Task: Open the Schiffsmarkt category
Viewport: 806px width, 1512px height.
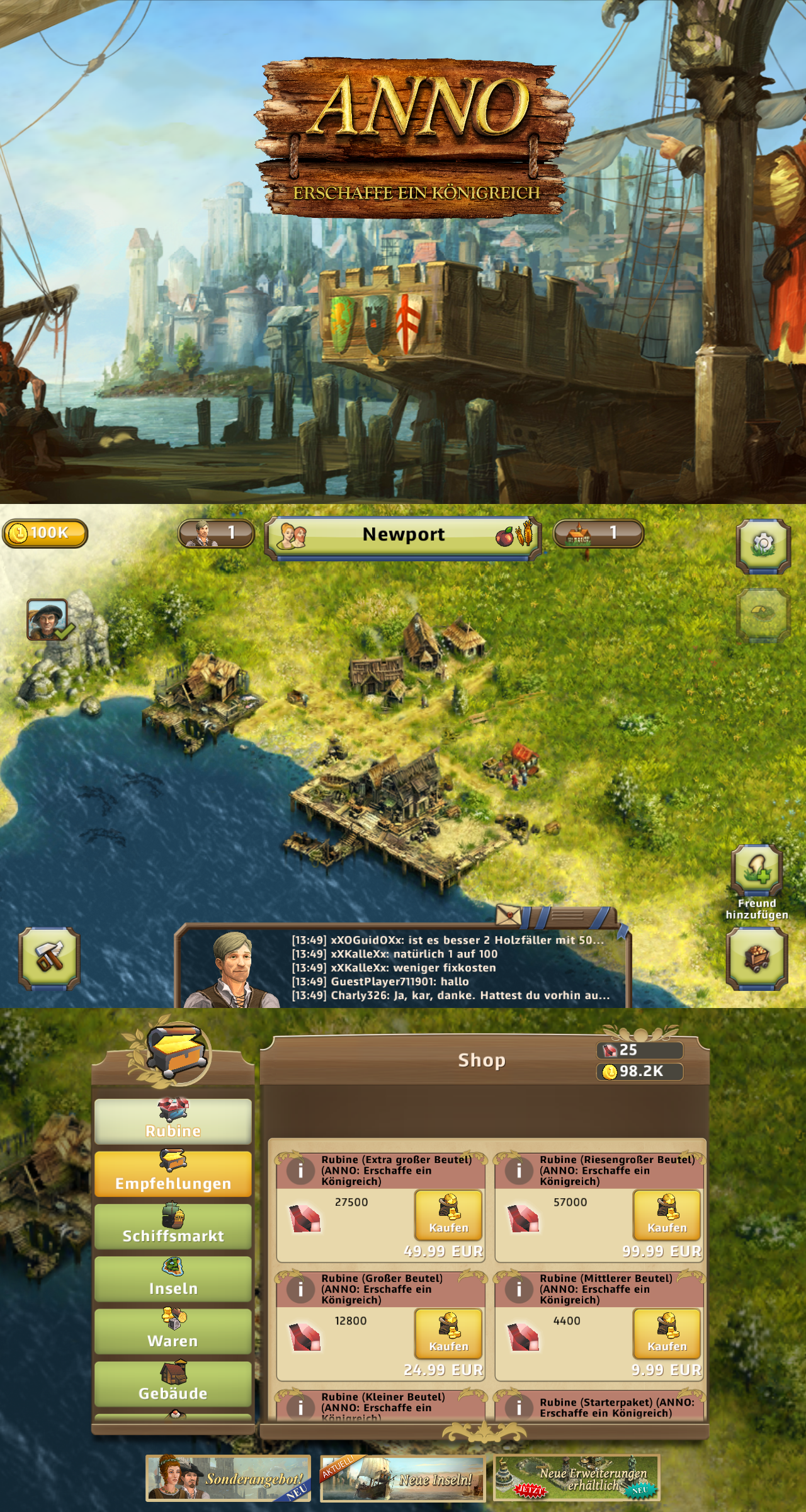Action: coord(173,1227)
